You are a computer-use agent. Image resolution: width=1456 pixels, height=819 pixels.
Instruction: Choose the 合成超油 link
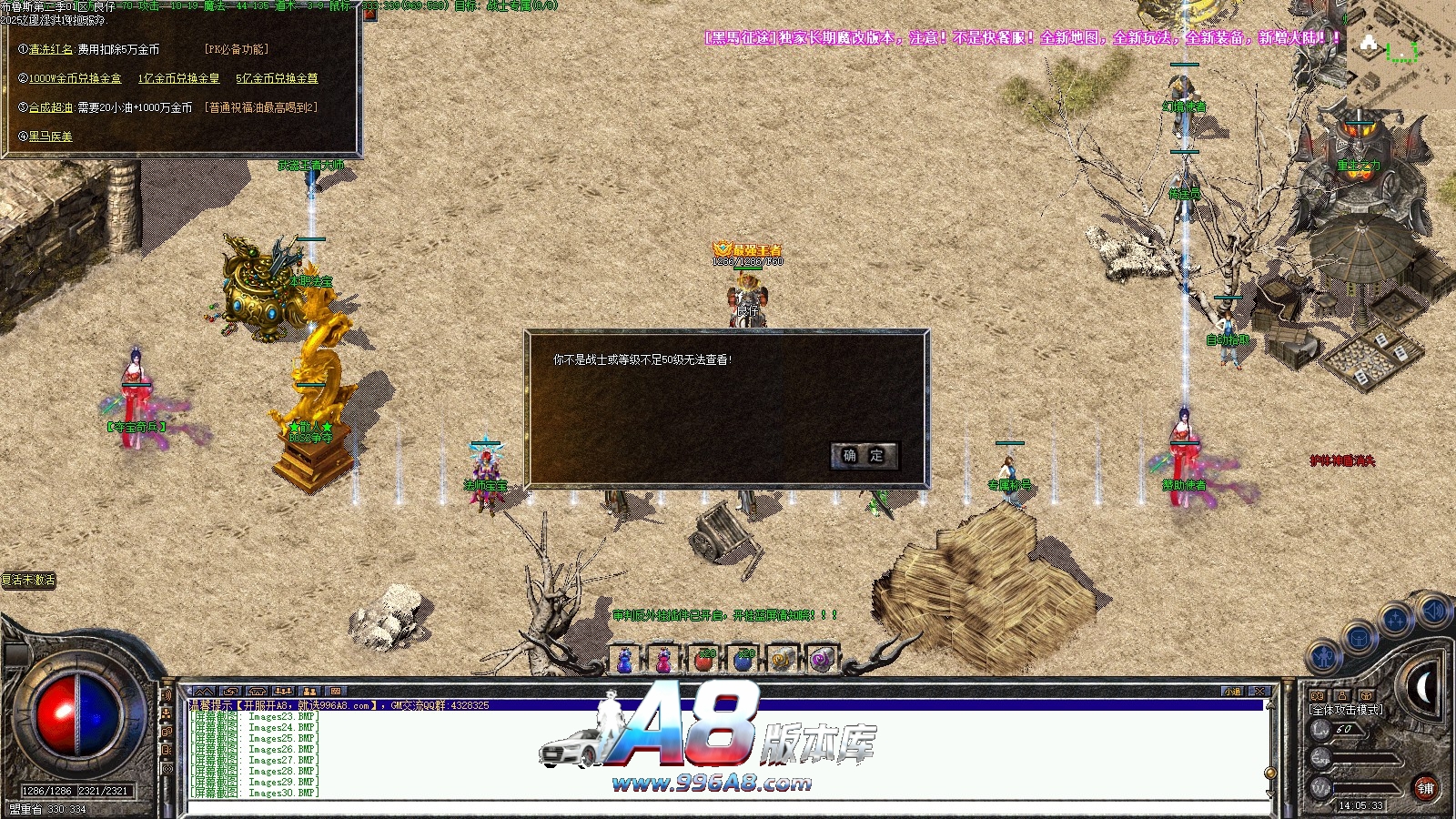(51, 107)
